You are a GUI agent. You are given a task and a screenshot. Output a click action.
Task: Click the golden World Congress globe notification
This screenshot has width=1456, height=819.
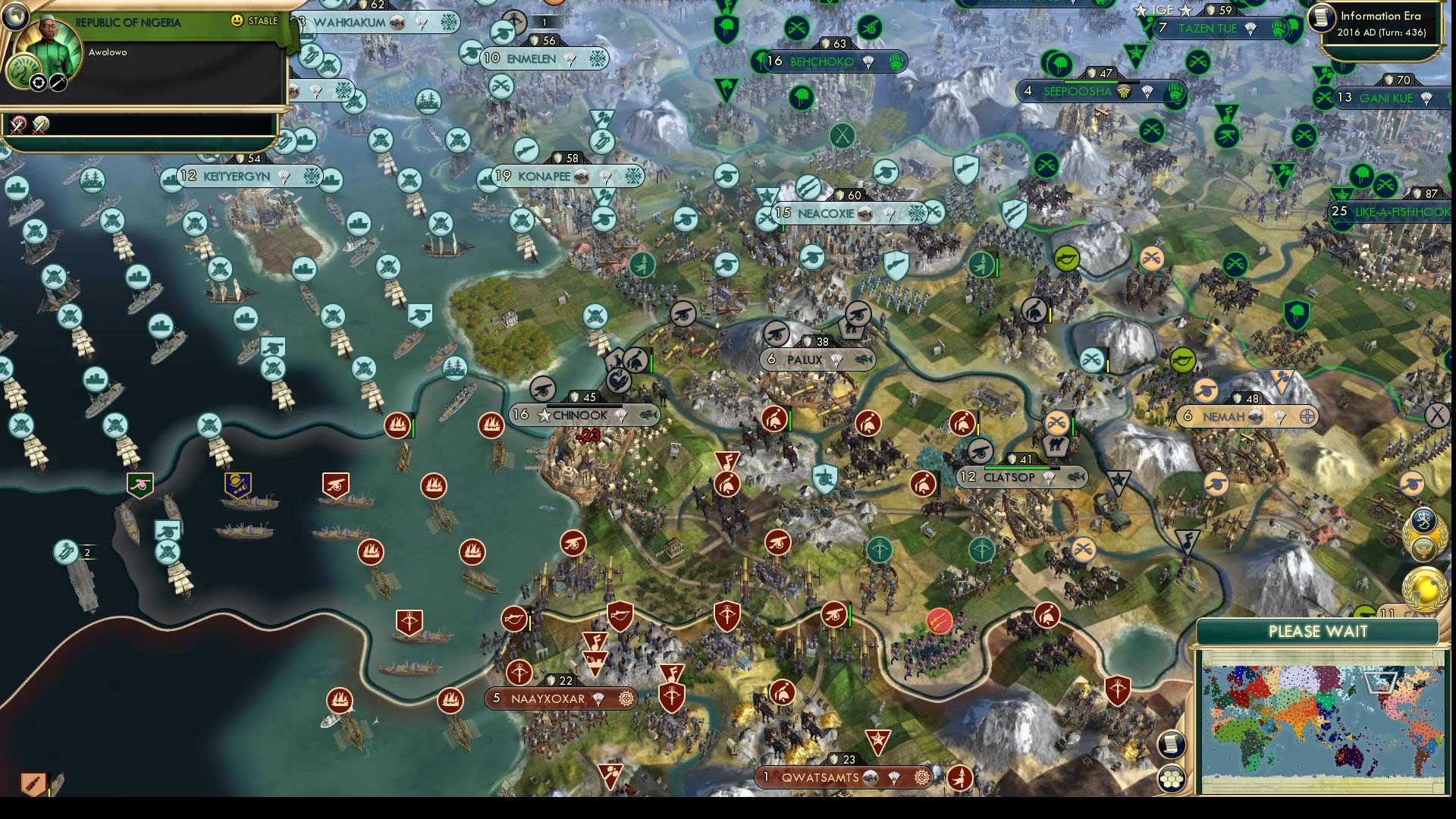coord(1425,588)
